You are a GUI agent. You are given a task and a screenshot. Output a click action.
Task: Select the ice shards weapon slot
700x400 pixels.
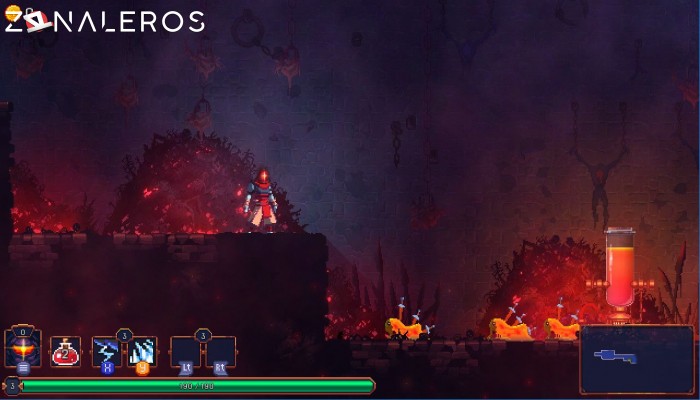pyautogui.click(x=142, y=351)
